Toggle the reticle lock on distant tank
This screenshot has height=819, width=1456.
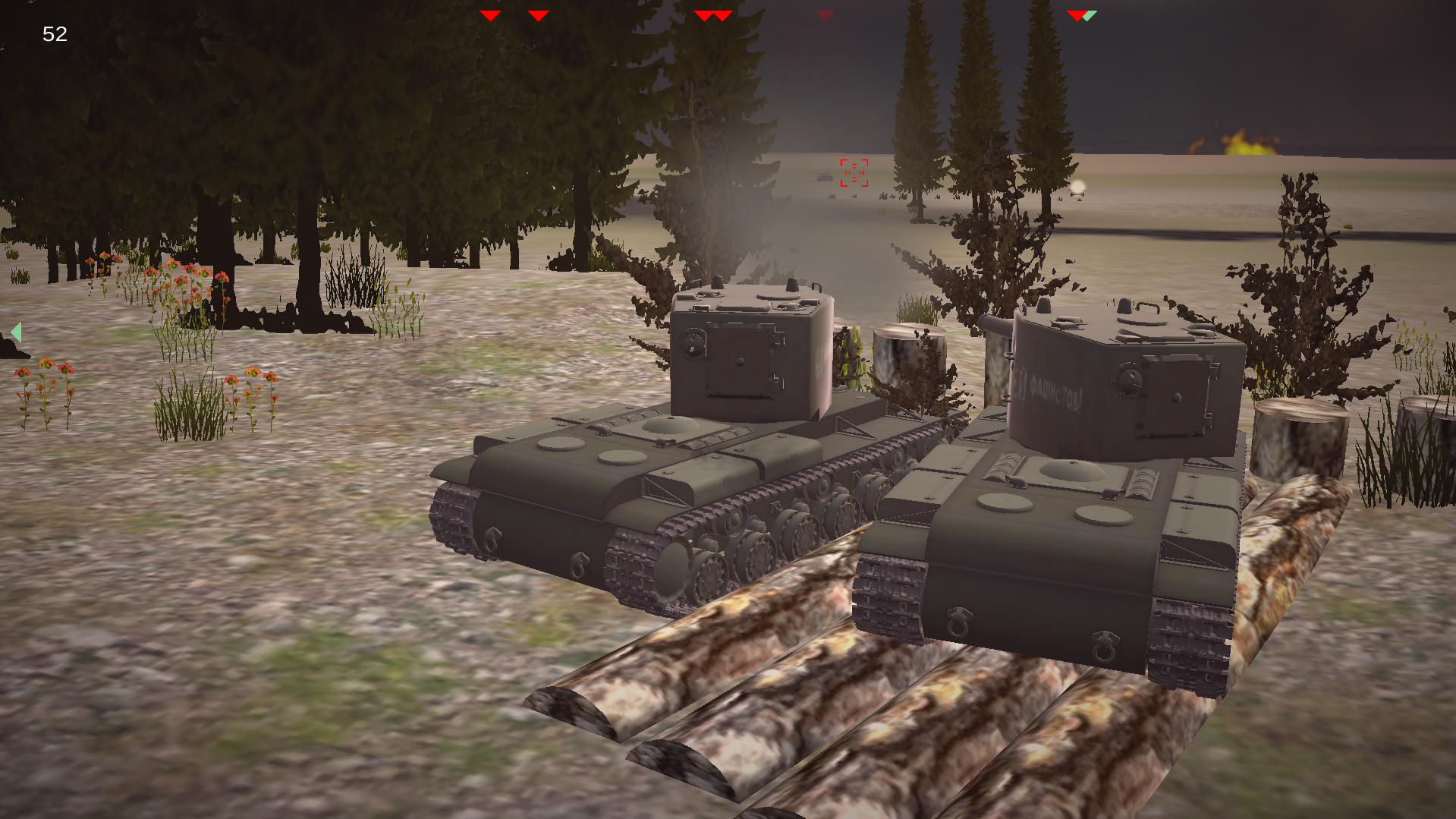(x=854, y=173)
